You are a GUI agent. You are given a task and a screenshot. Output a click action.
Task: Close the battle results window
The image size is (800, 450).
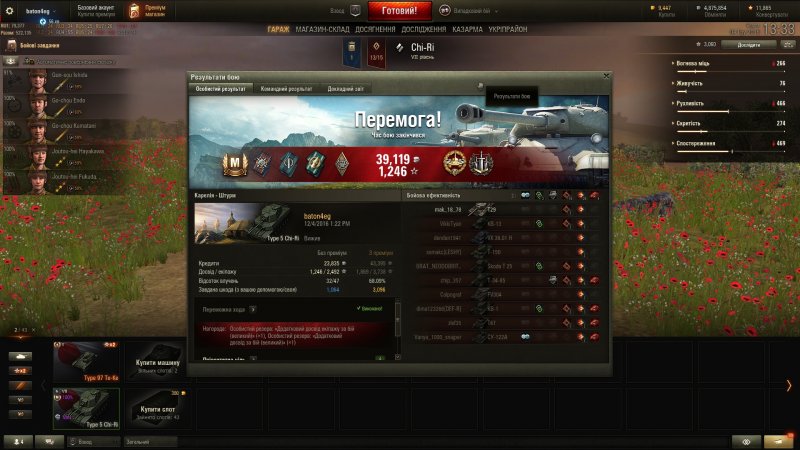coord(606,76)
